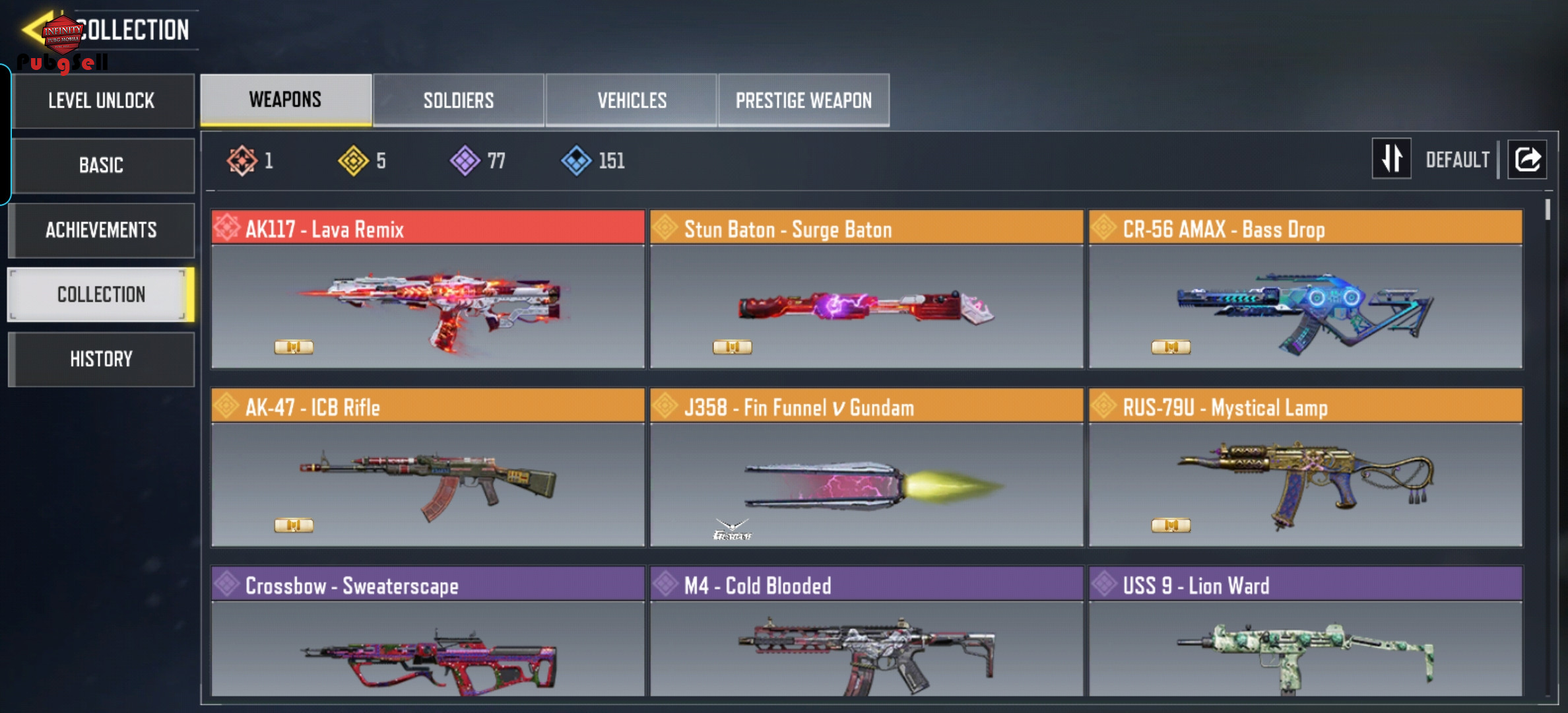Toggle the Default sort order button

1391,158
